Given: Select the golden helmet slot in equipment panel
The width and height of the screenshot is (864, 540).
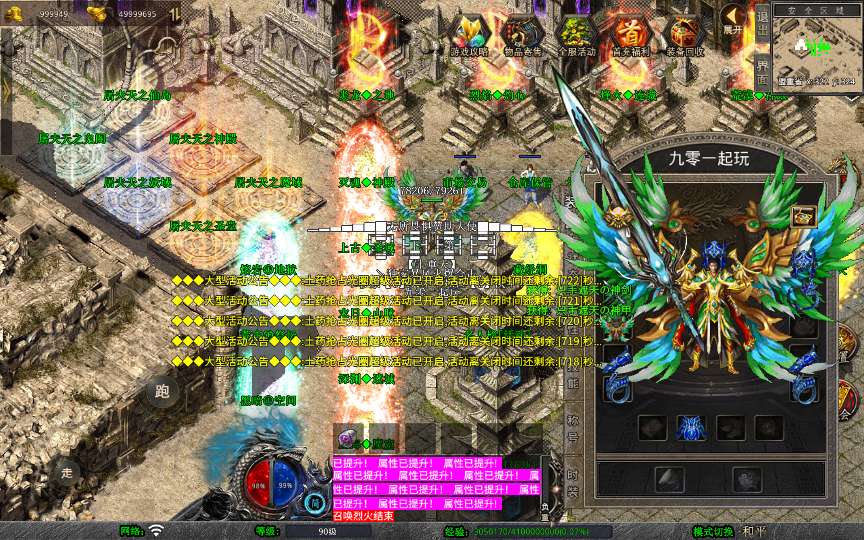Looking at the screenshot, I should tap(803, 216).
